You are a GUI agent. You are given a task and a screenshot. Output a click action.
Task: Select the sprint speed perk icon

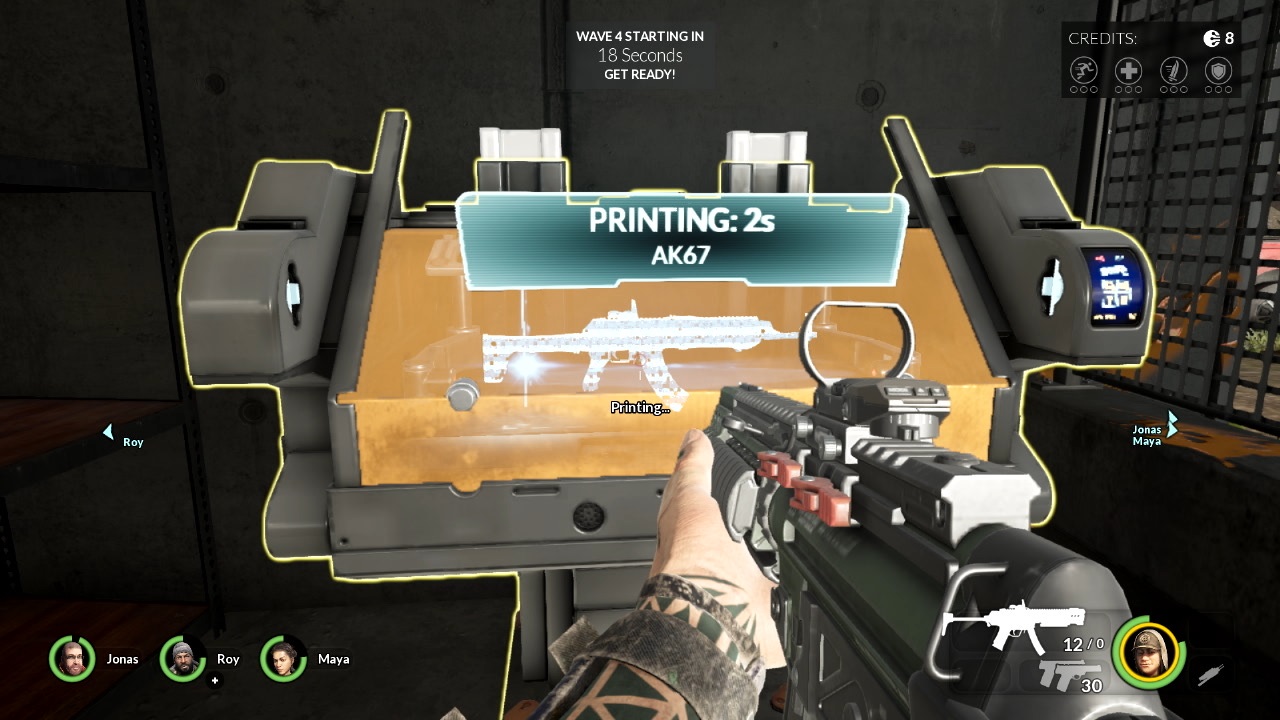(x=1082, y=70)
